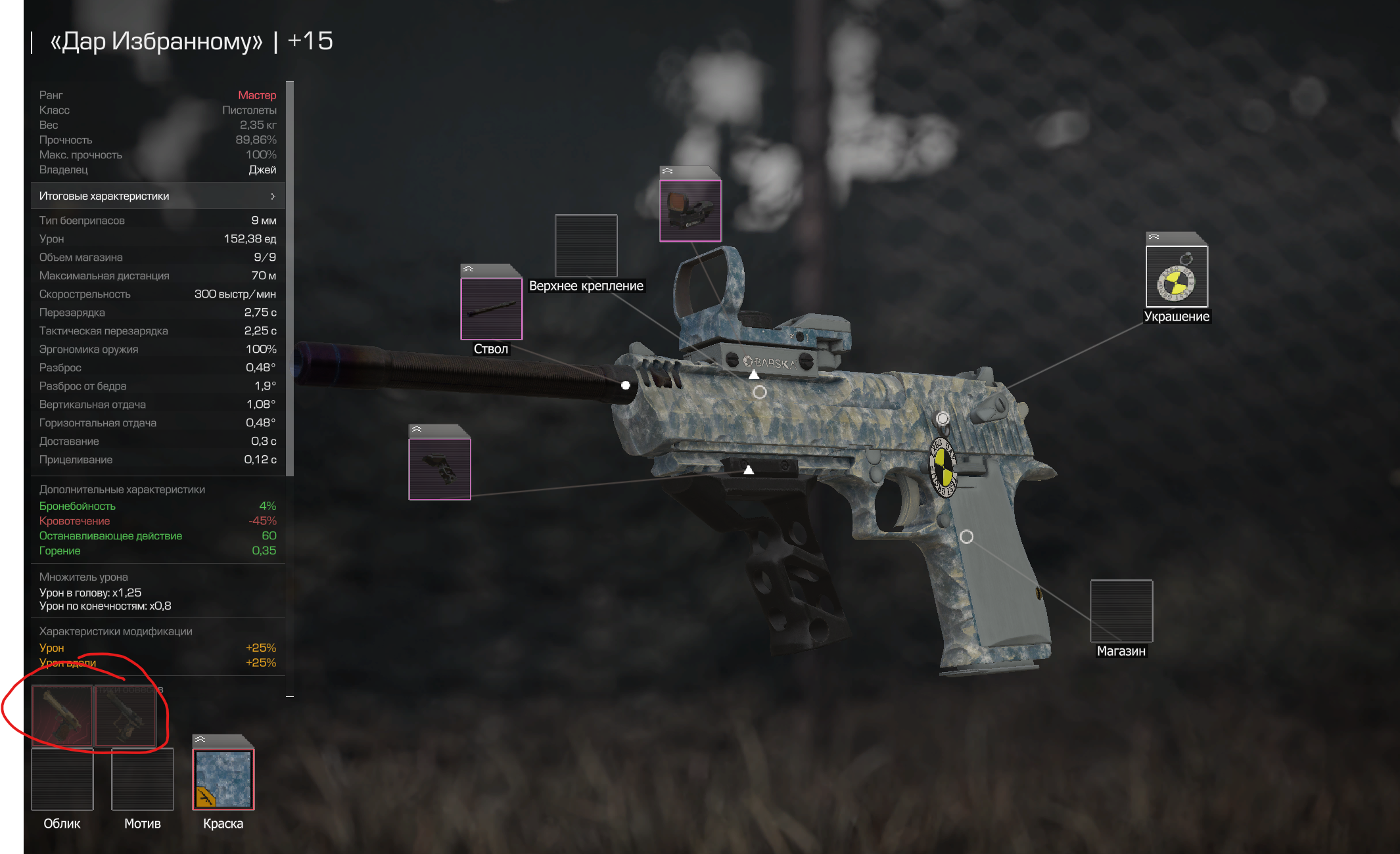Open the empty Мотив slot
This screenshot has height=854, width=1400.
coord(143,779)
